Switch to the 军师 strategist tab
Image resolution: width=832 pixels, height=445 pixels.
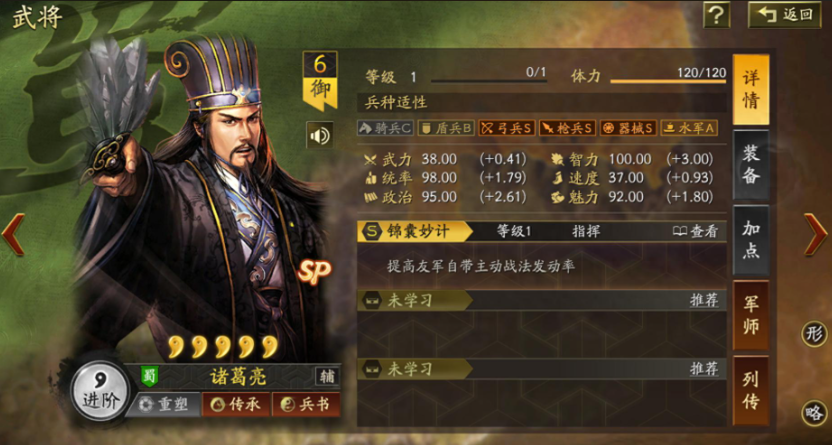click(x=750, y=315)
